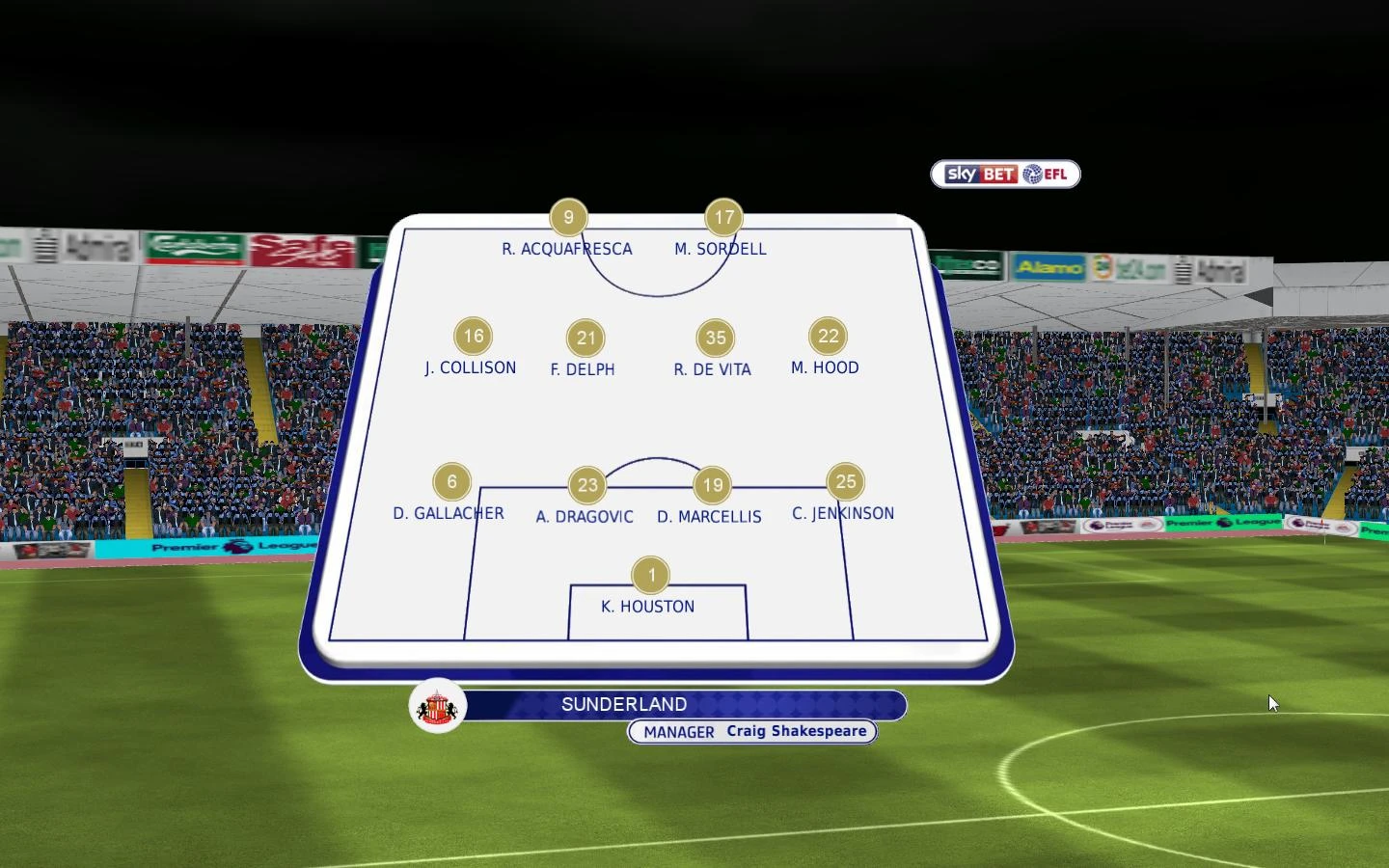Click the number 16 badge for J. Collison
Screen dimensions: 1389x868
(x=474, y=337)
